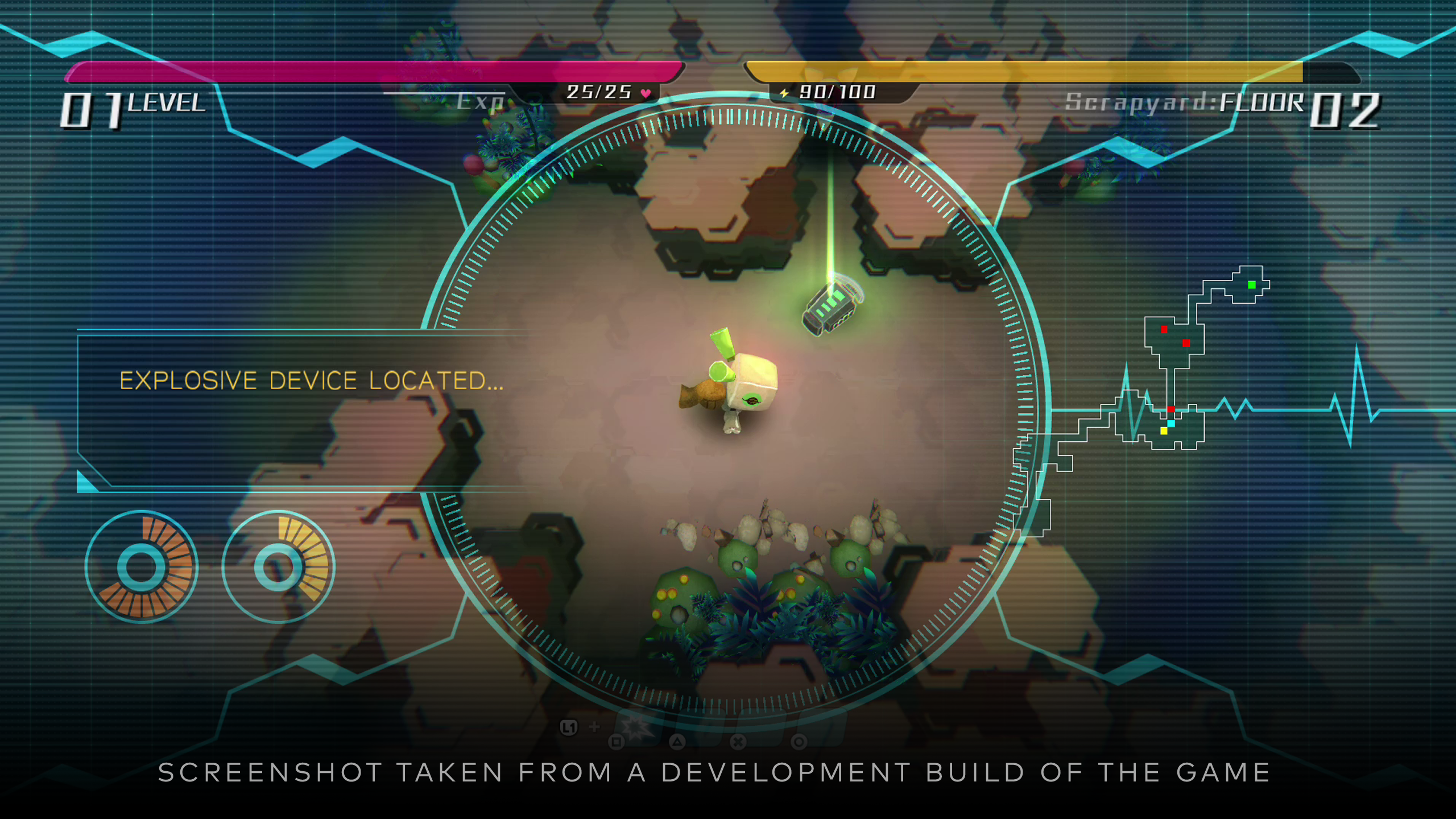The image size is (1456, 819).
Task: Choose the cyan player marker on minimap
Action: point(1171,424)
